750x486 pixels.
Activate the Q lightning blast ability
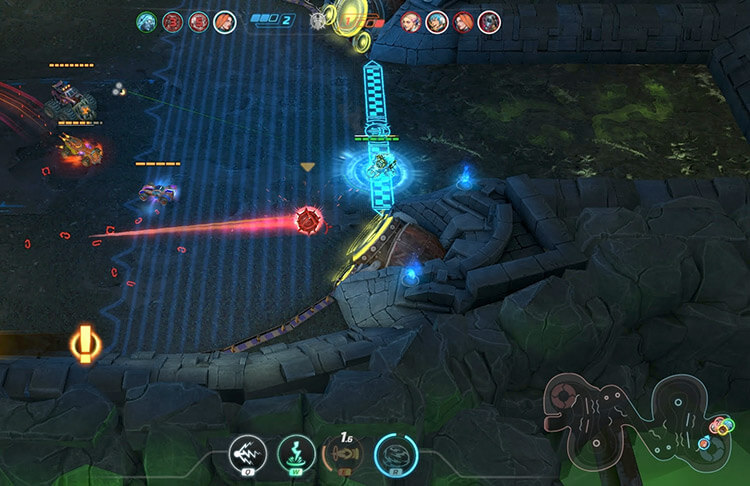(x=245, y=453)
